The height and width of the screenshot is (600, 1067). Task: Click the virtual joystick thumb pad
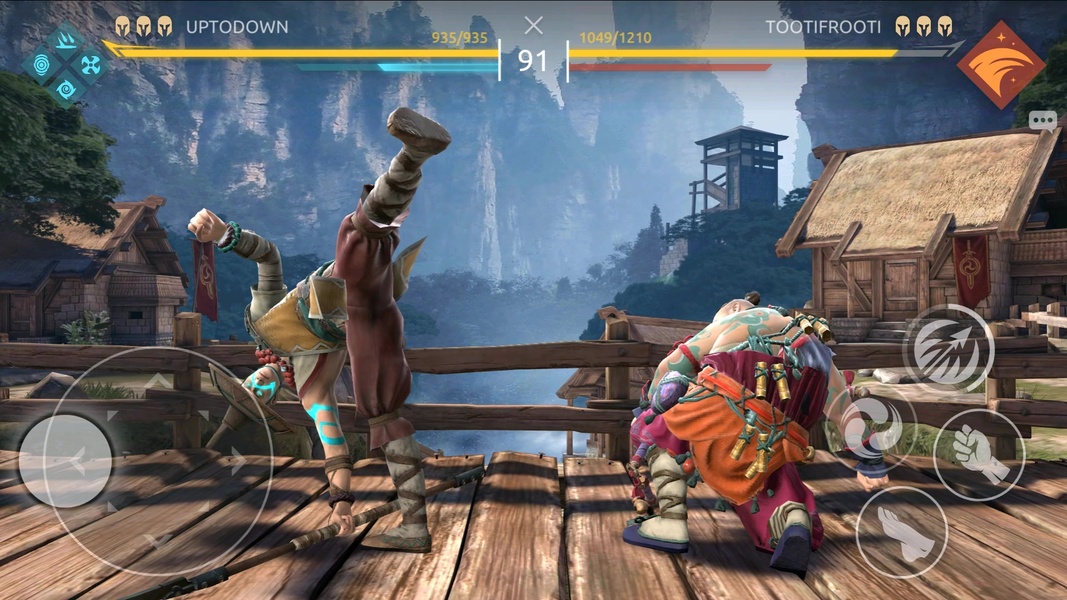pos(66,461)
